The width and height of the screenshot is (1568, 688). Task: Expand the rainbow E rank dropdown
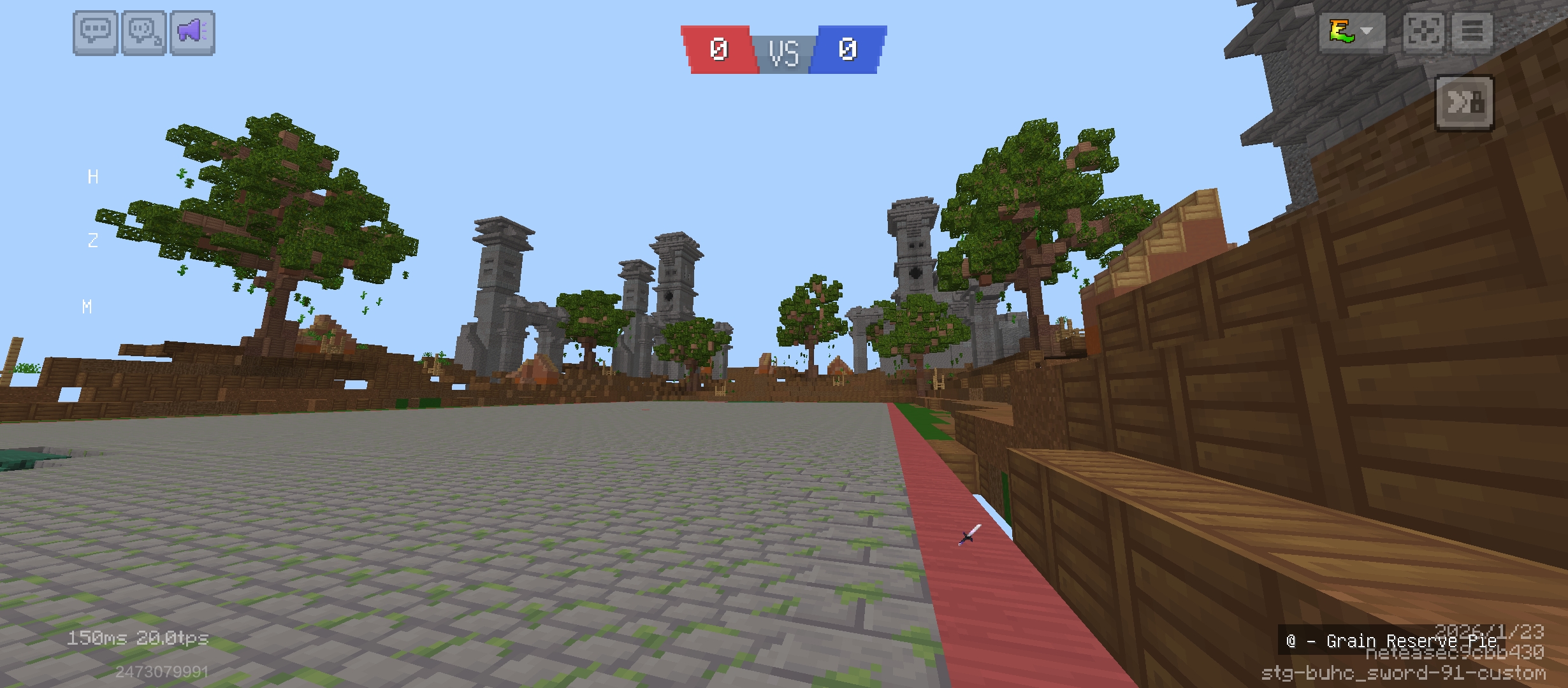pyautogui.click(x=1352, y=31)
